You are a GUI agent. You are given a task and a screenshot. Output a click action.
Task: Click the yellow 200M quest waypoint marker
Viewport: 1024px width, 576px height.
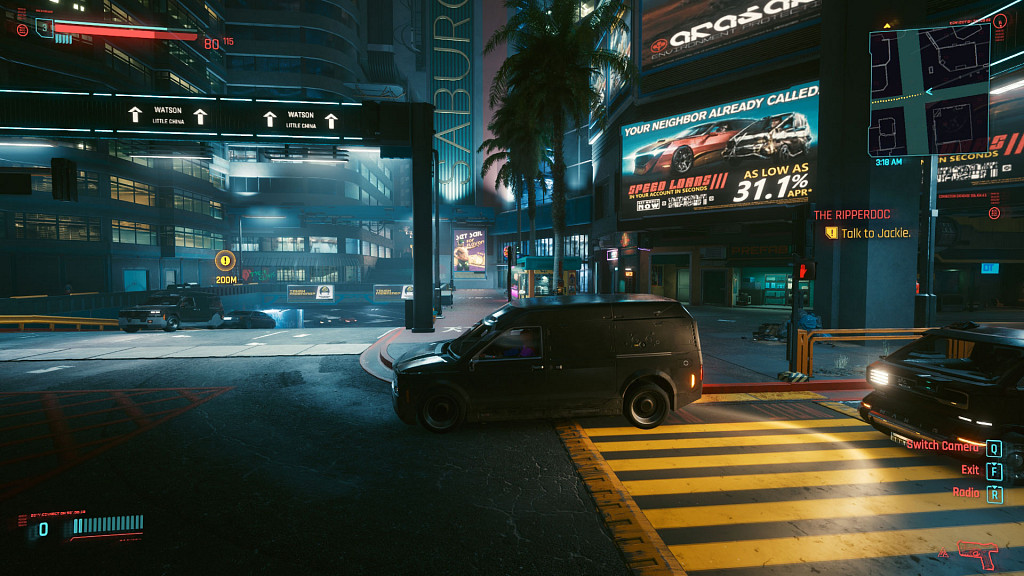pyautogui.click(x=225, y=261)
